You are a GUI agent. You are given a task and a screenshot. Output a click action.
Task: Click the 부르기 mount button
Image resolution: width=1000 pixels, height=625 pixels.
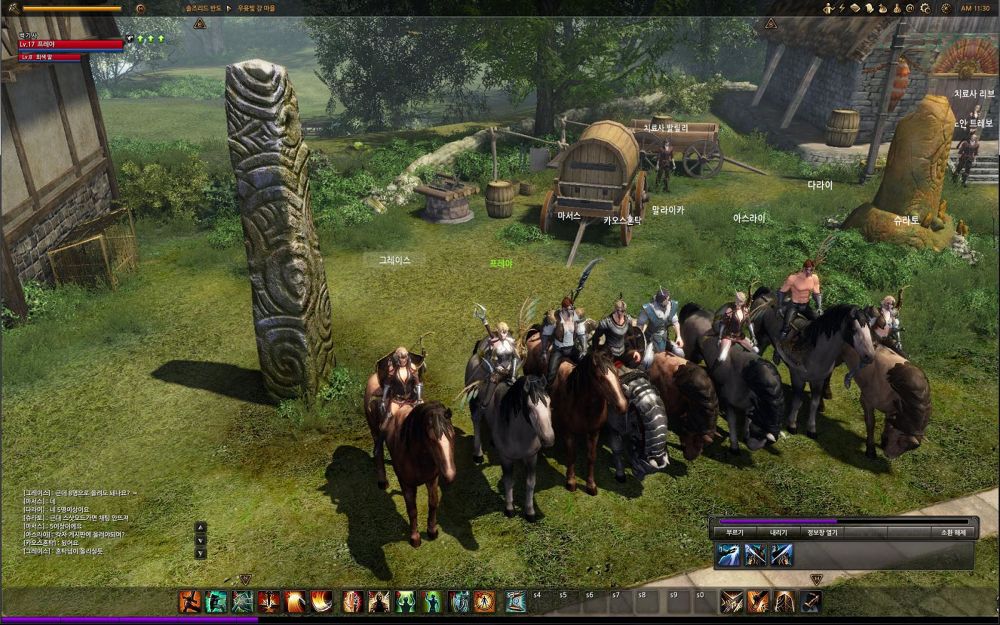coord(735,533)
